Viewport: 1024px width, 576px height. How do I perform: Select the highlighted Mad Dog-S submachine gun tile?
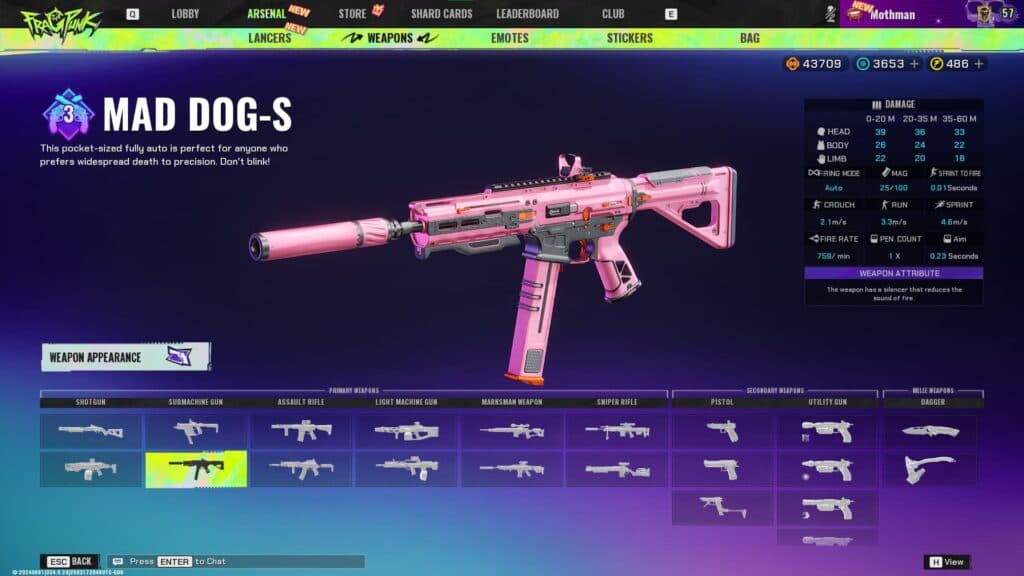tap(196, 469)
